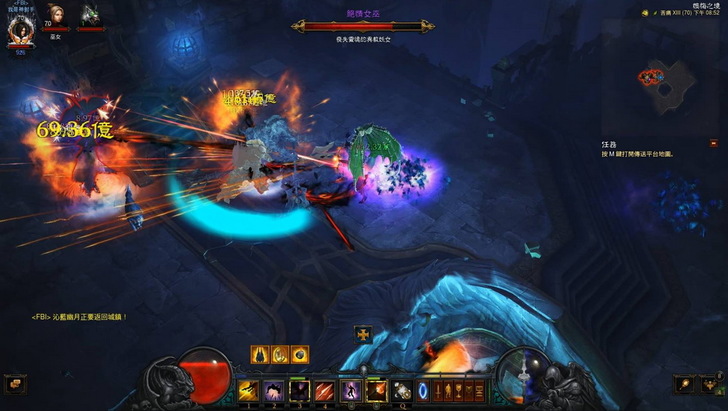Use the health potion slot on hotbar
Viewport: 728px width, 411px height.
pos(402,390)
